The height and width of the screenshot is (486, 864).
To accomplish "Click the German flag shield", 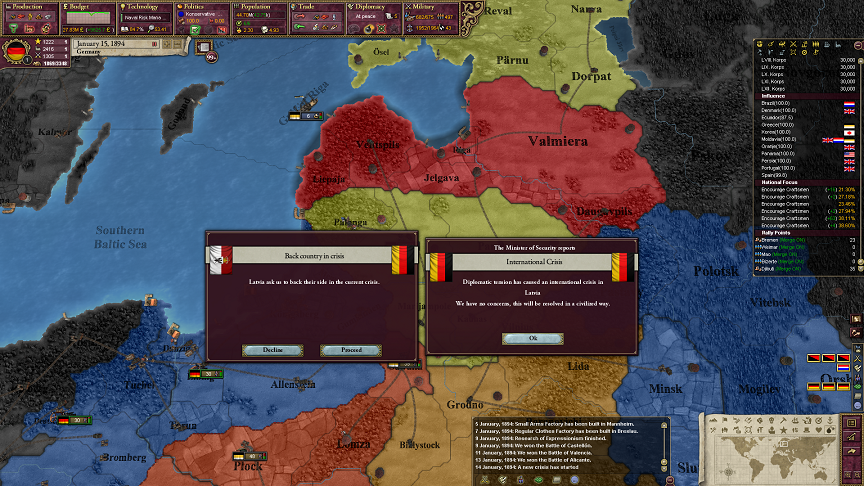I will tap(17, 51).
